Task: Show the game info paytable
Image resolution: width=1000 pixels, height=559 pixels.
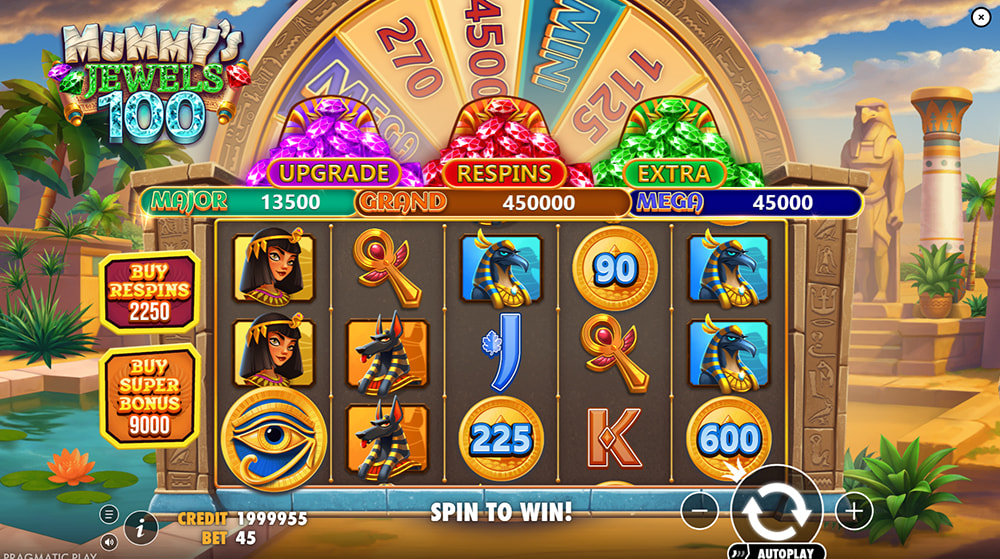Action: 141,526
